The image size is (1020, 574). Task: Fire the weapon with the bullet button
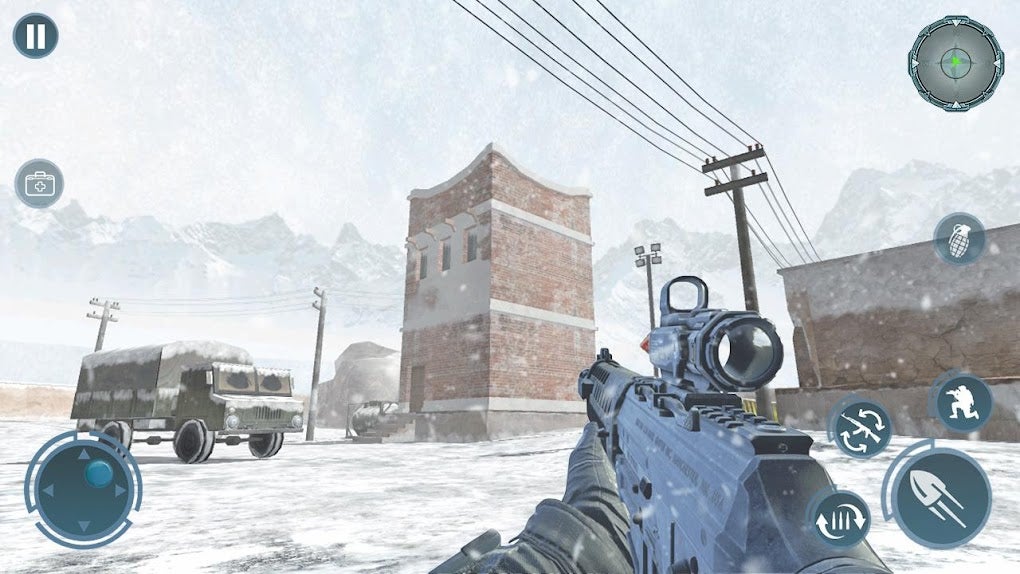point(941,497)
